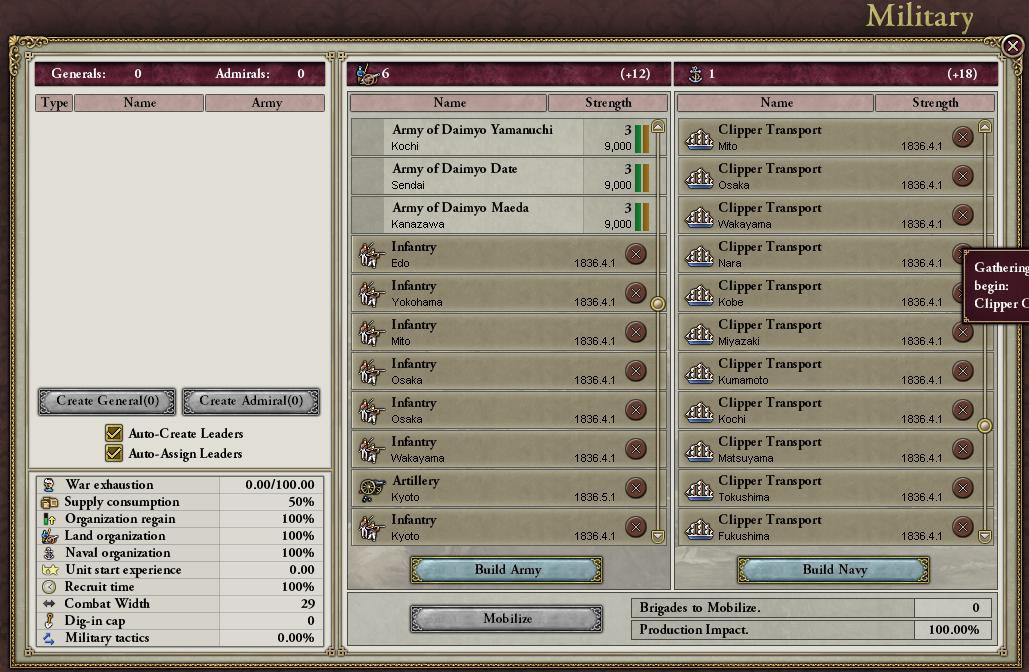The image size is (1029, 672).
Task: Toggle the Auto-Assign Leaders checkbox
Action: [114, 454]
